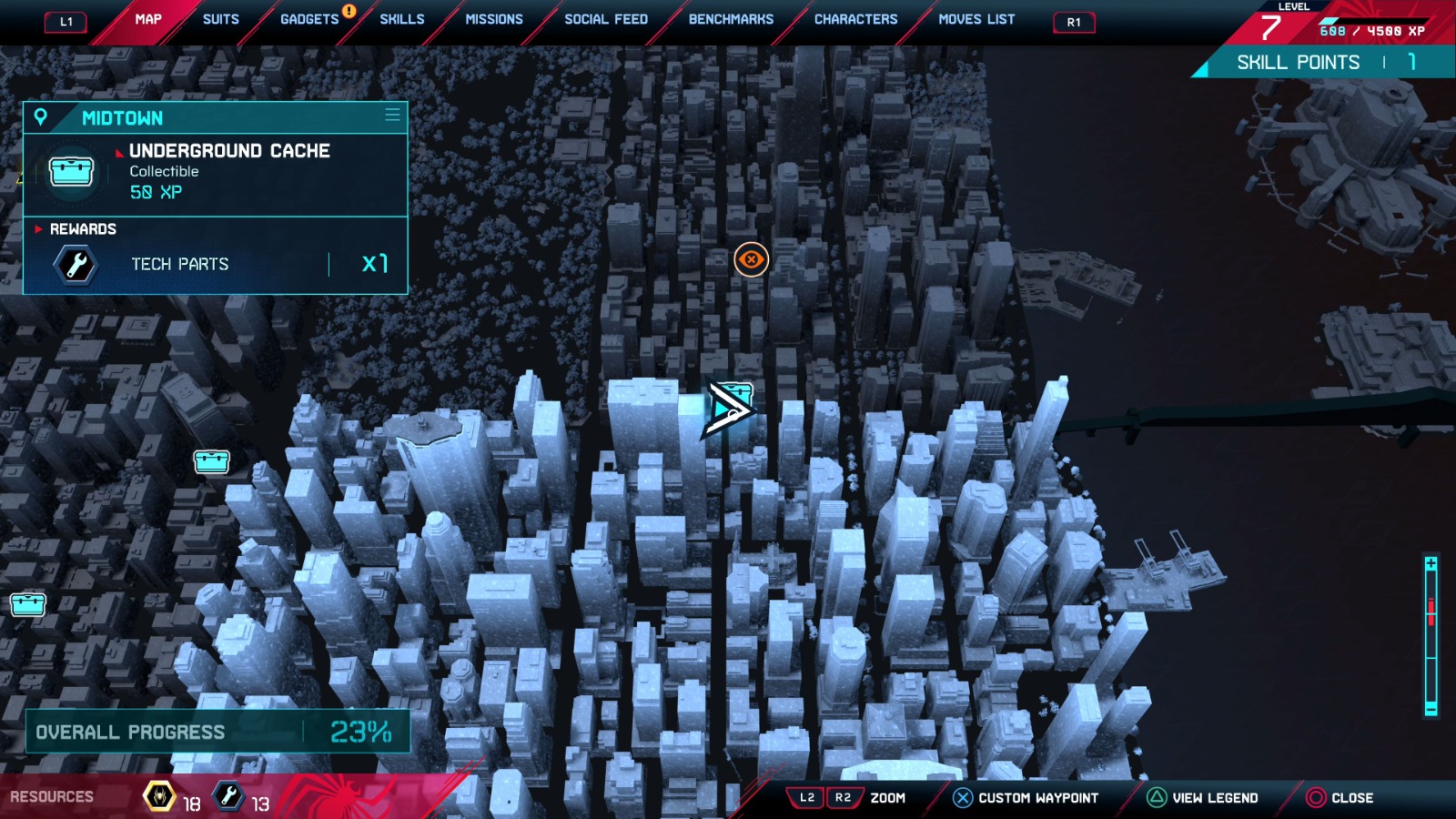The height and width of the screenshot is (819, 1456).
Task: Click the orange collectible waypoint marker on the map
Action: click(750, 259)
